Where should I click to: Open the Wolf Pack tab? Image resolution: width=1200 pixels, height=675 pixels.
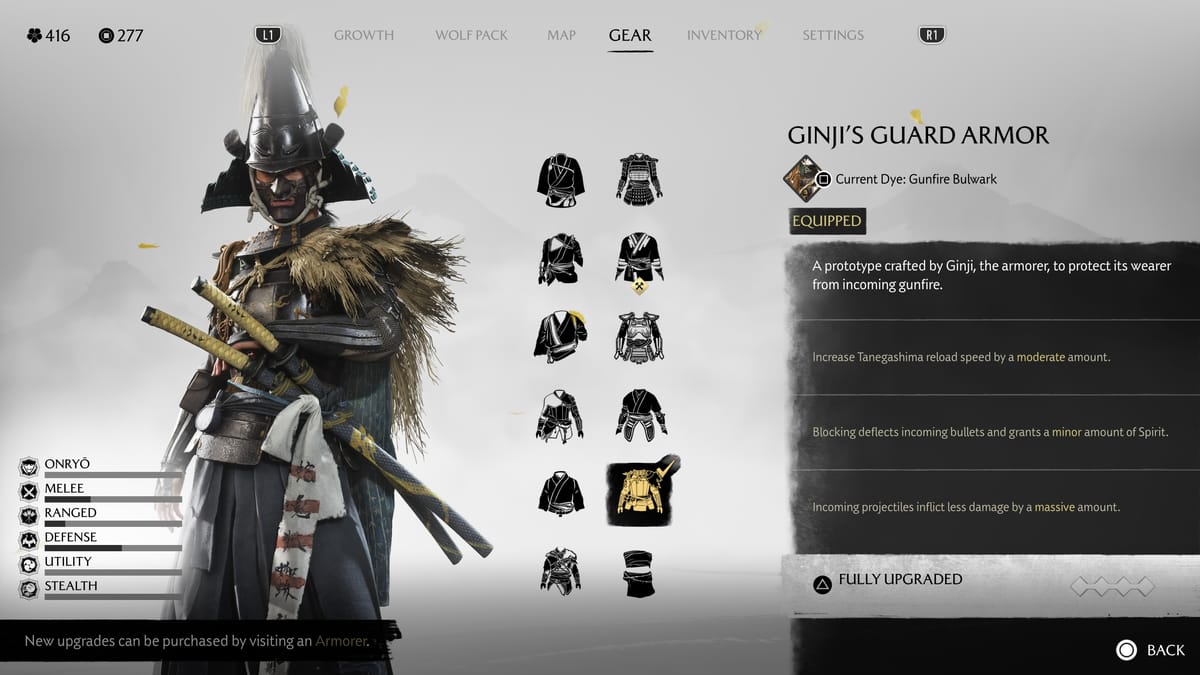point(471,35)
